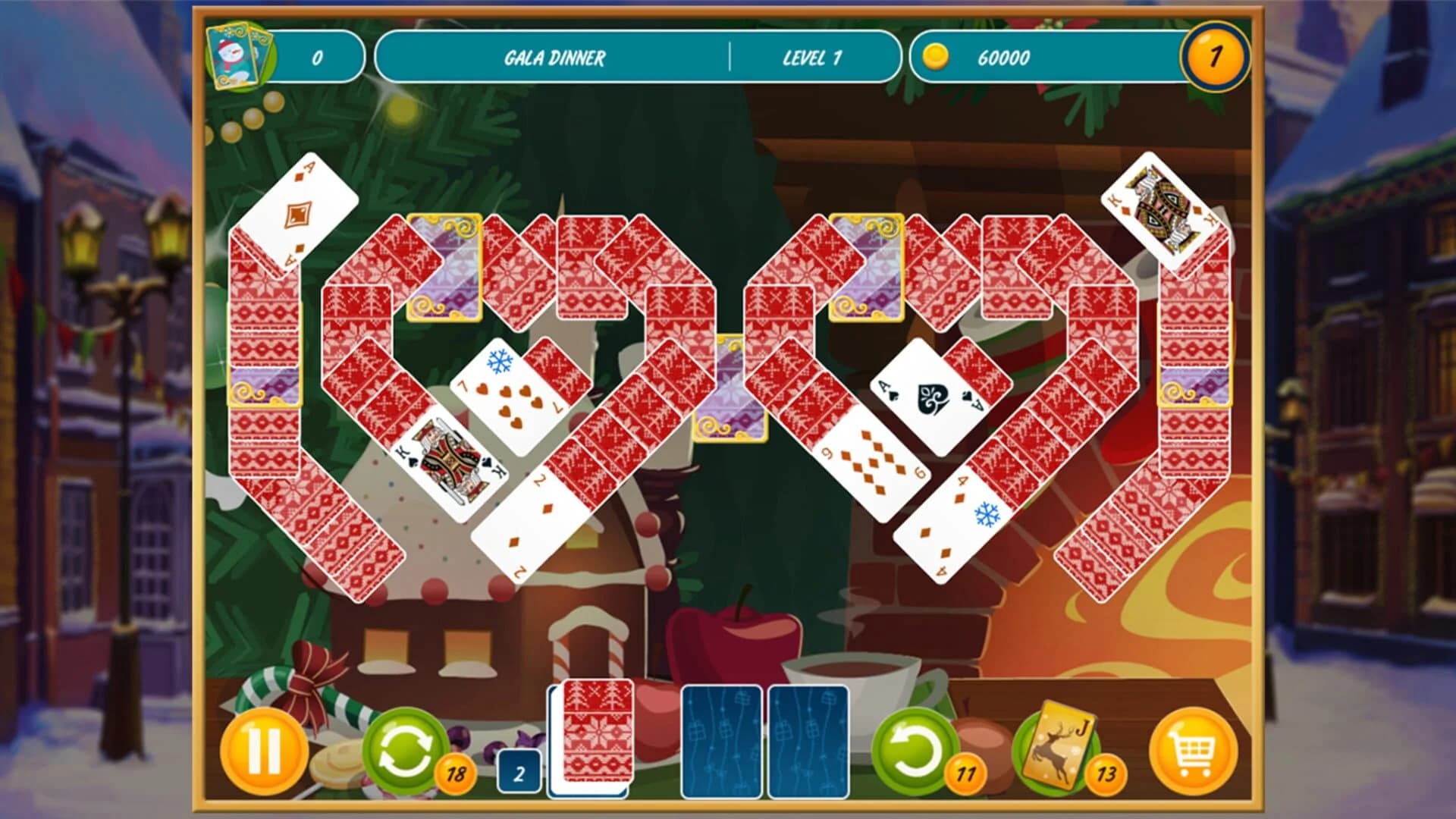Play the deer Jack joker card
This screenshot has width=1456, height=819.
tap(1061, 746)
